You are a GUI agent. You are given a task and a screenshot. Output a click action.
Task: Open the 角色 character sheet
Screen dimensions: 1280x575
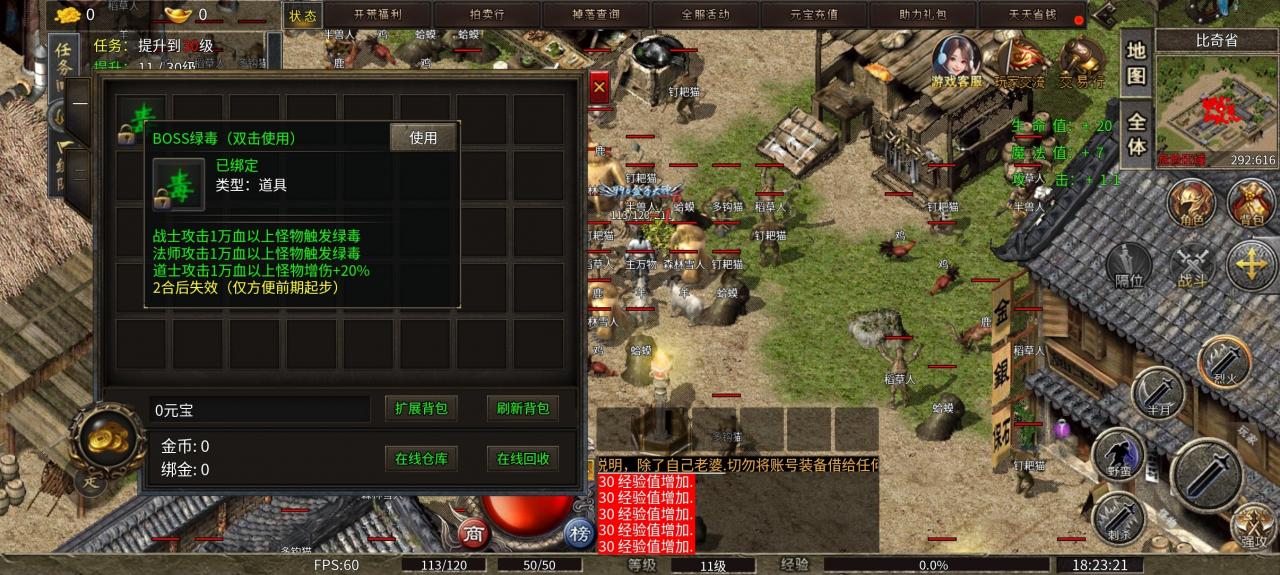pyautogui.click(x=1192, y=205)
